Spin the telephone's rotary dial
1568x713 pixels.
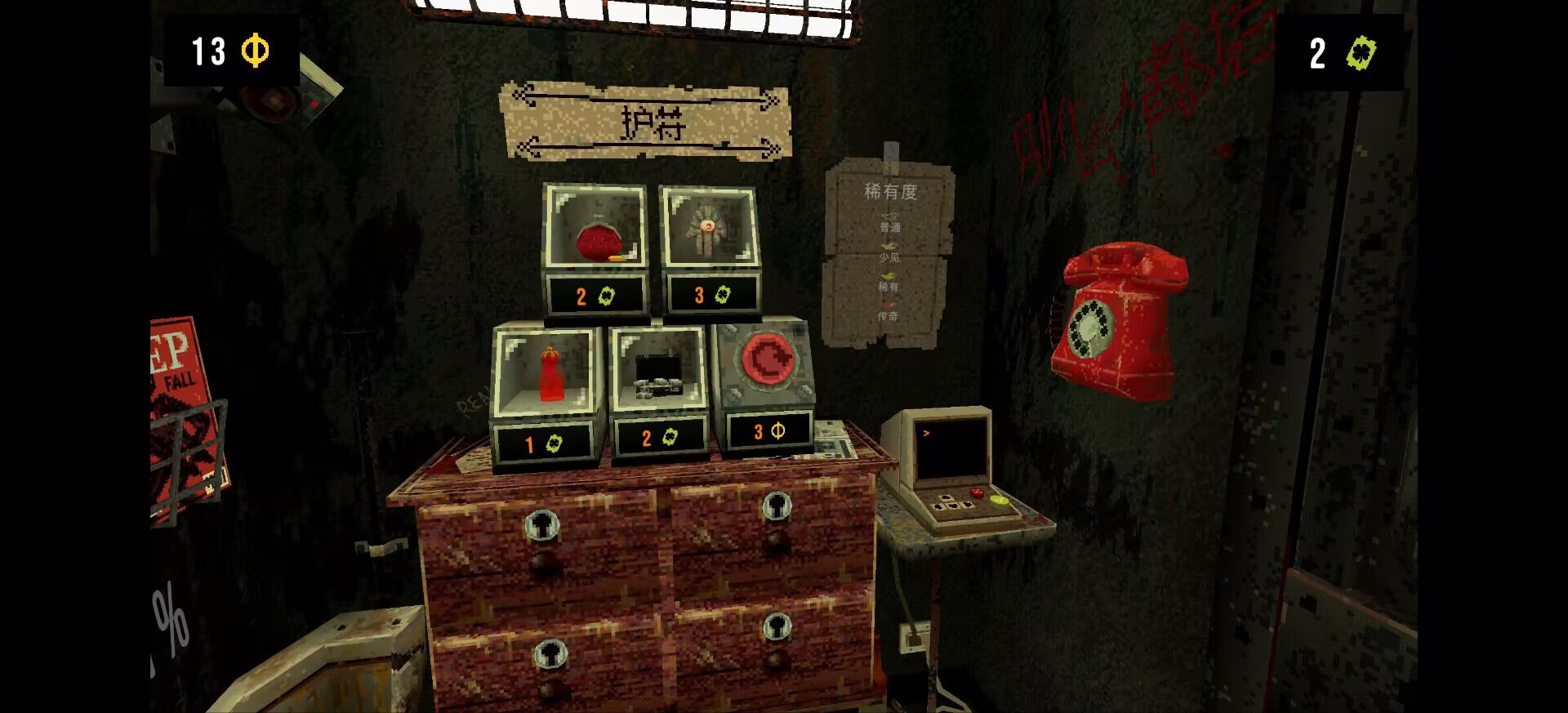point(1090,328)
